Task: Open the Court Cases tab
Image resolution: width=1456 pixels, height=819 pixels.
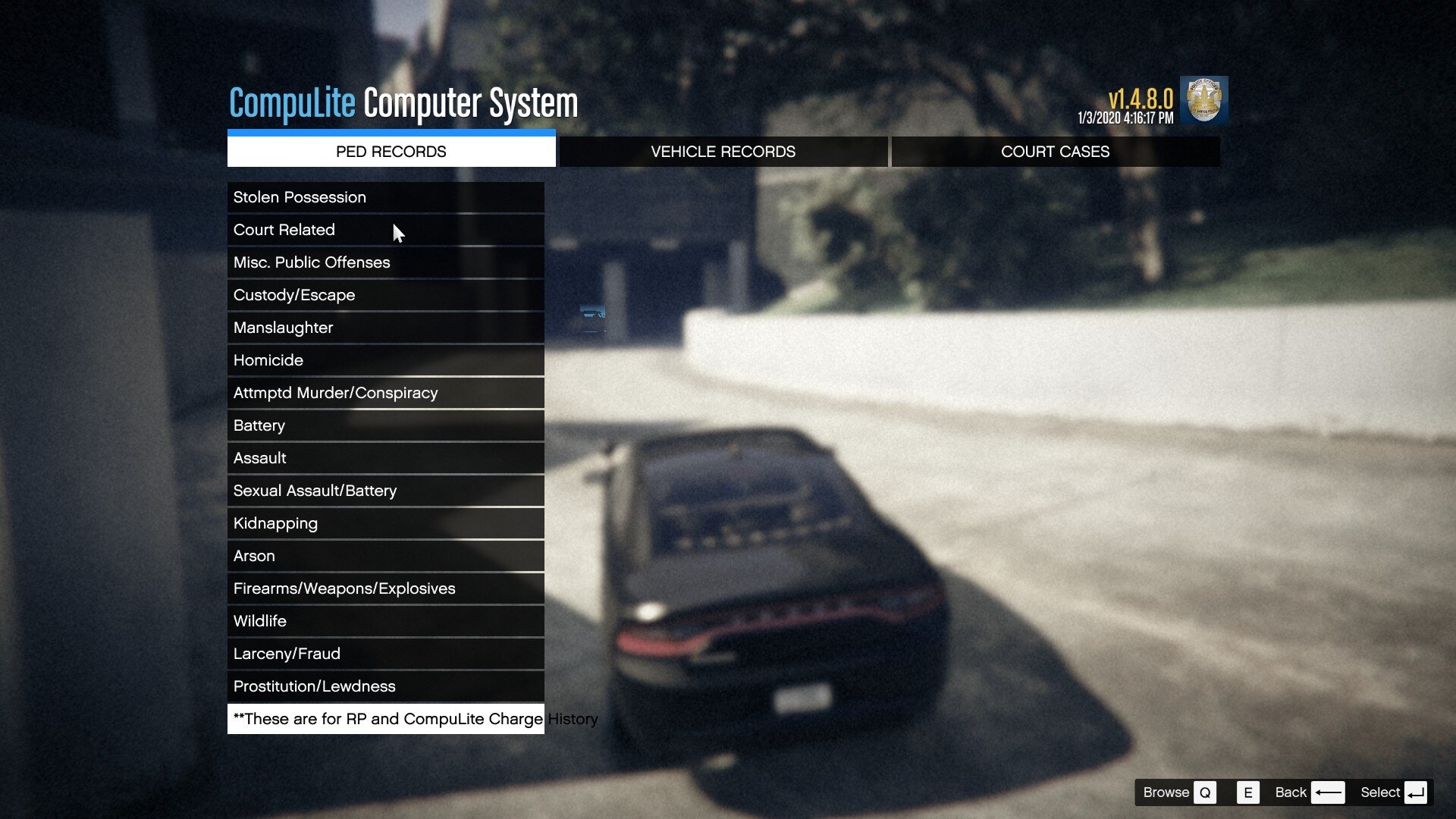Action: [1055, 152]
